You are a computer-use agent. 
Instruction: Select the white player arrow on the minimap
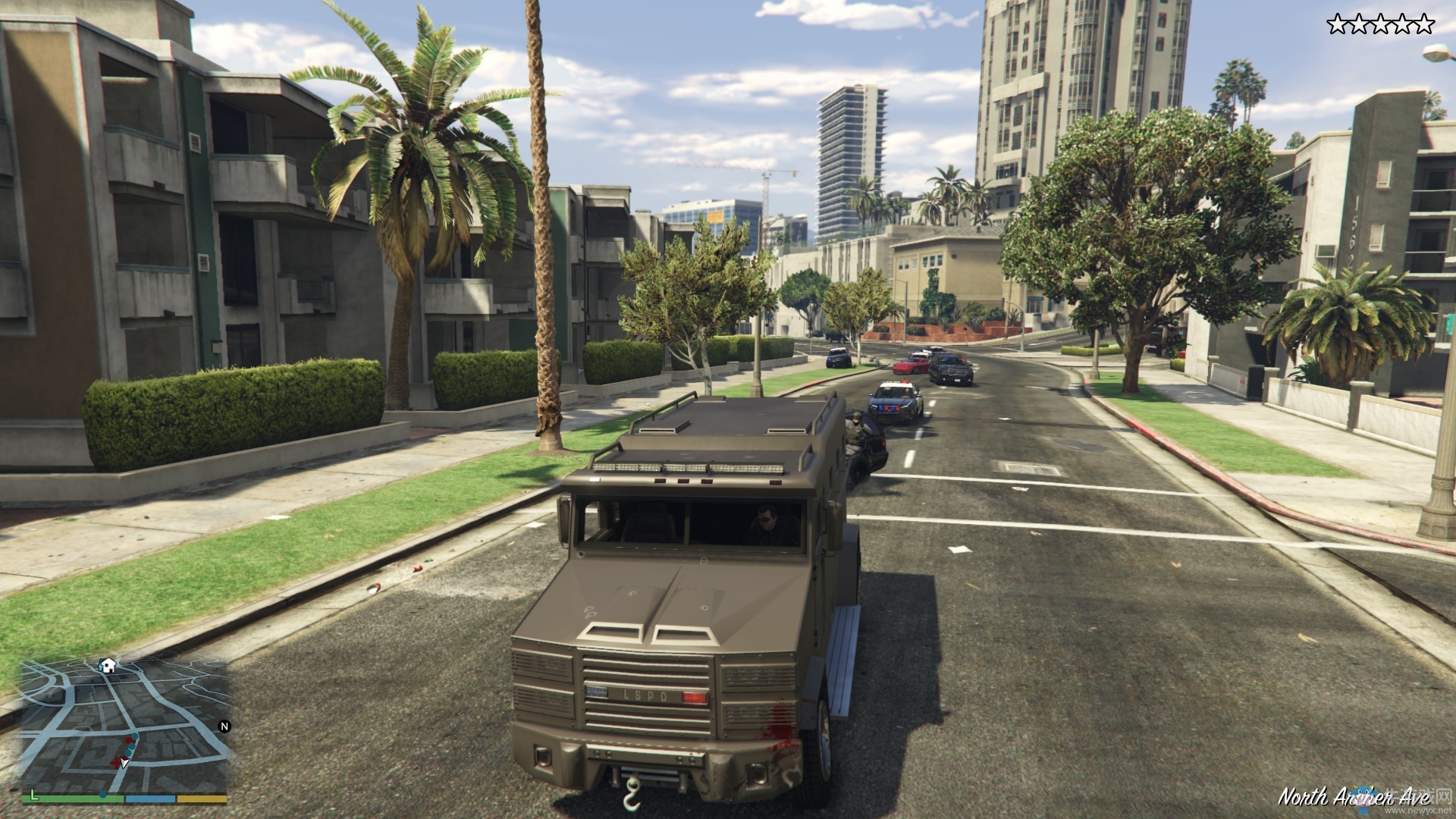tap(124, 763)
